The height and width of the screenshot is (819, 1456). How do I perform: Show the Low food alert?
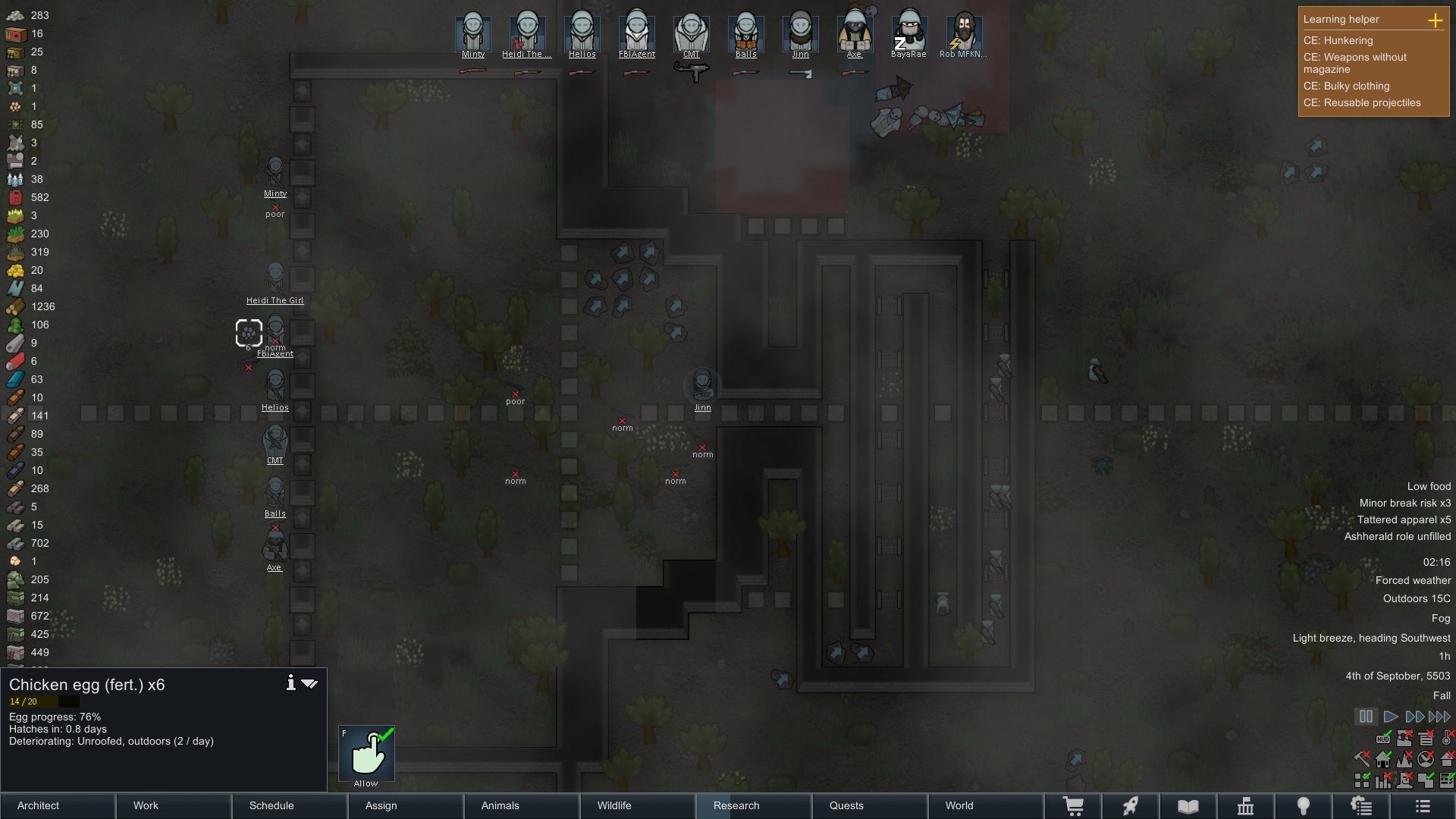(1429, 487)
